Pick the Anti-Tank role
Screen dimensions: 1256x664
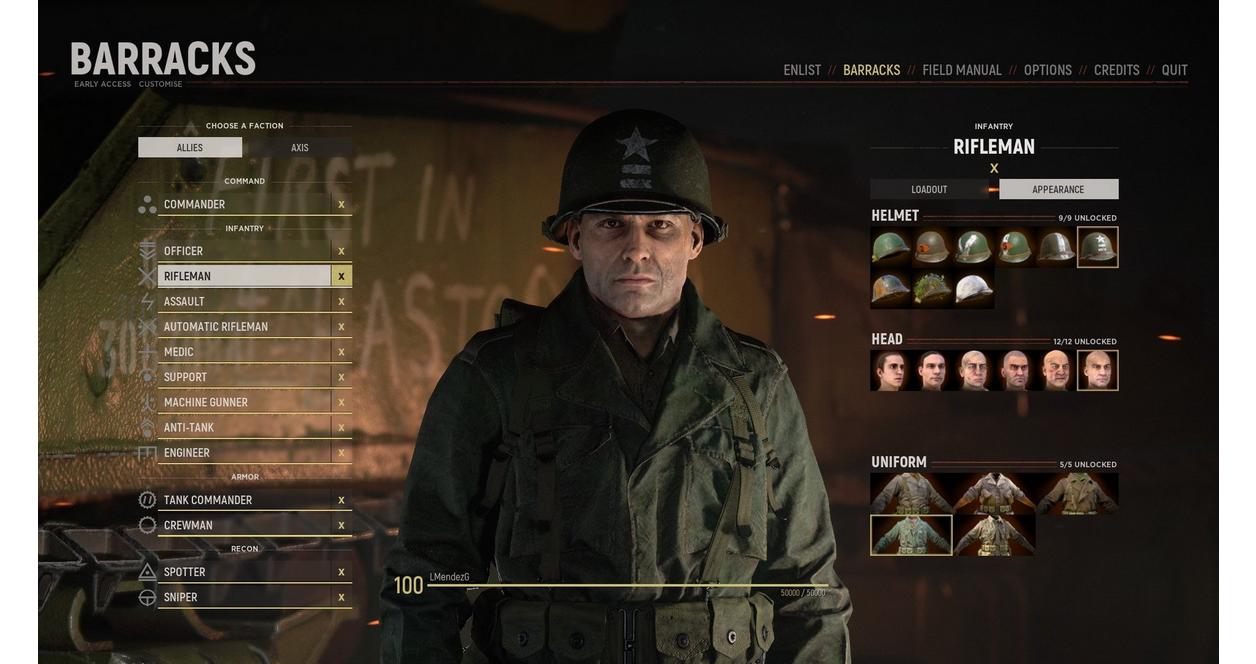coord(244,428)
